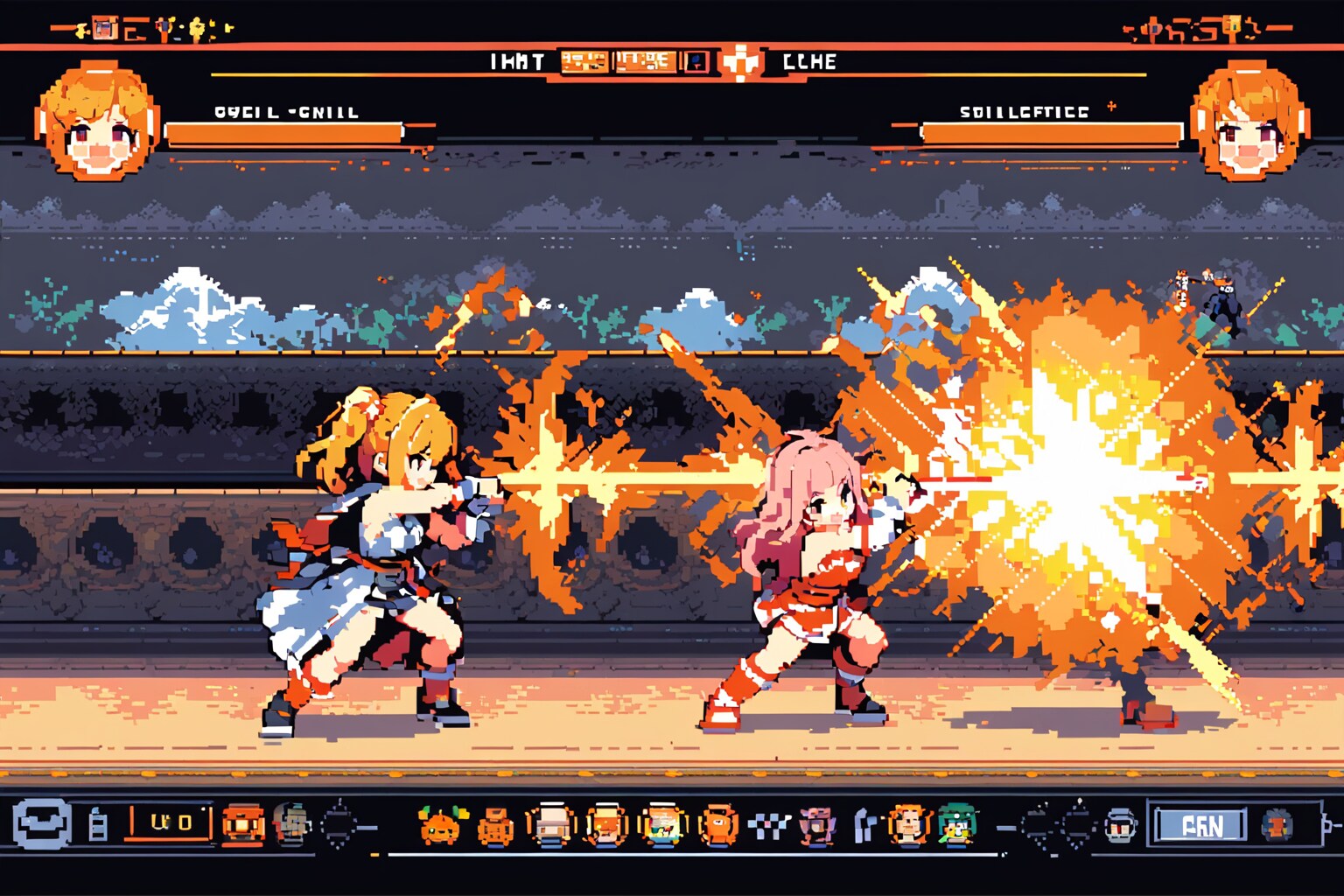The height and width of the screenshot is (896, 1344).
Task: Select the white-hat character icon
Action: coord(550,825)
